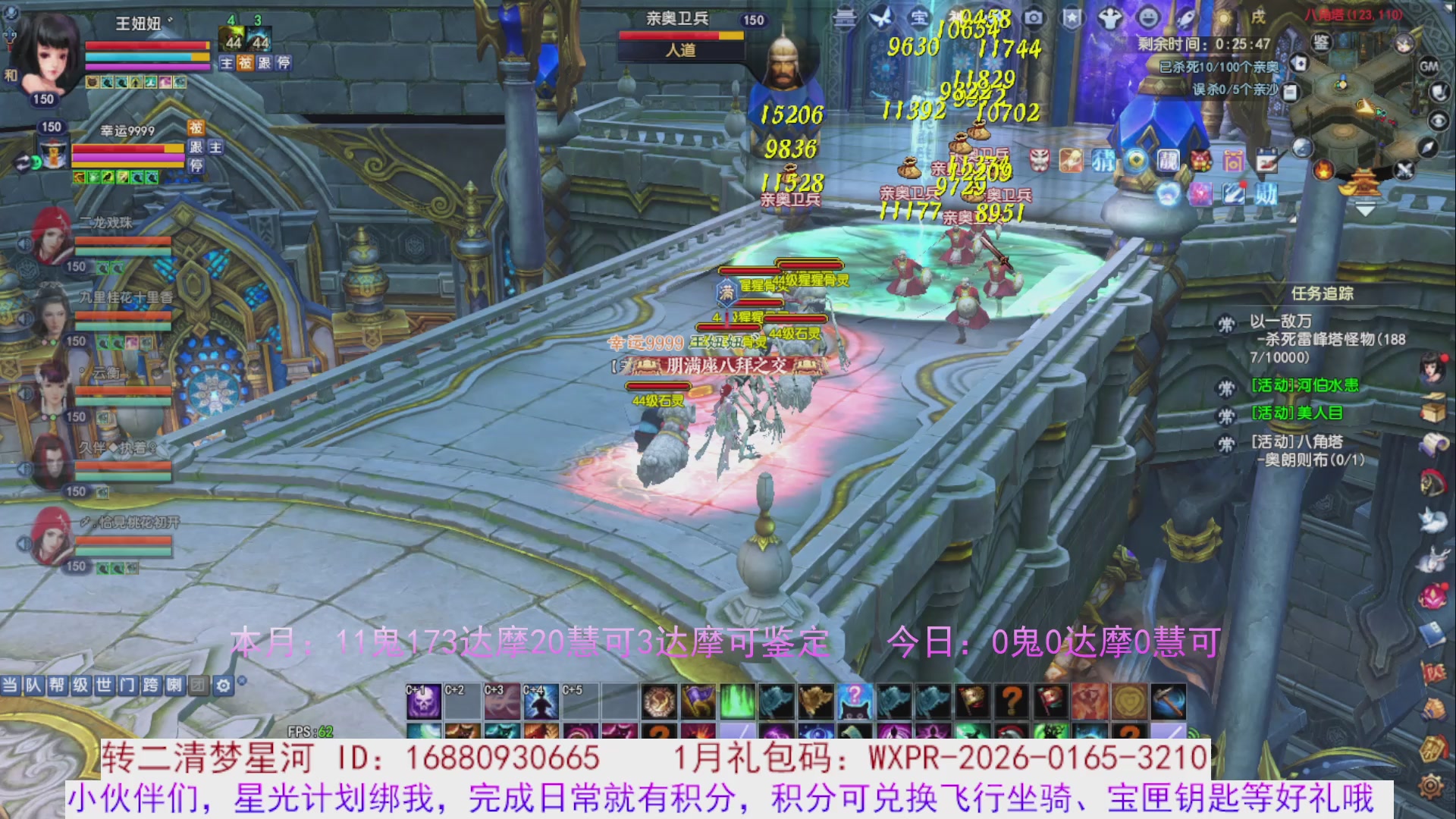1456x819 pixels.
Task: Switch to the 世 world chat tab
Action: pyautogui.click(x=105, y=684)
